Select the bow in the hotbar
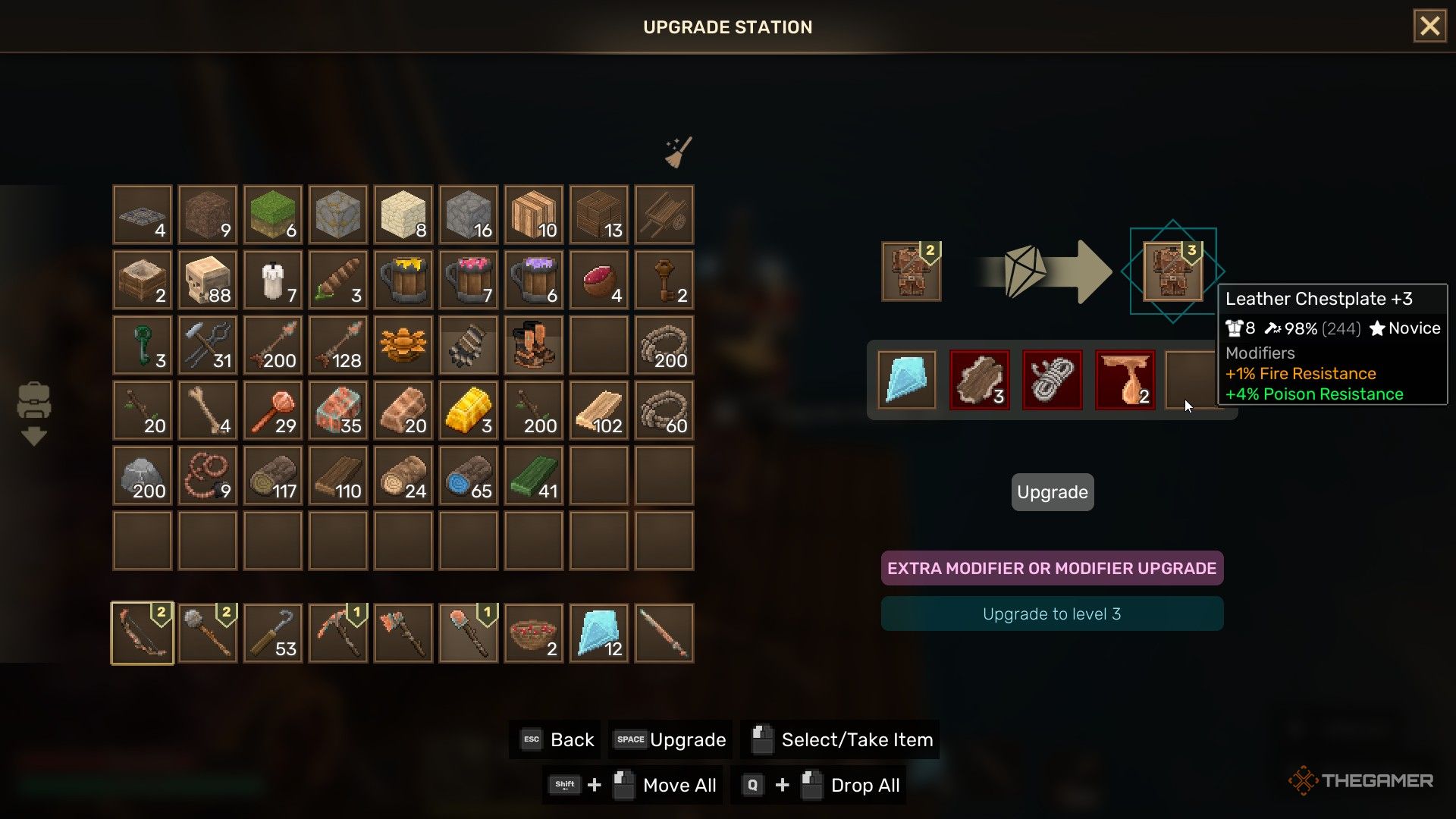The height and width of the screenshot is (819, 1456). click(x=143, y=633)
